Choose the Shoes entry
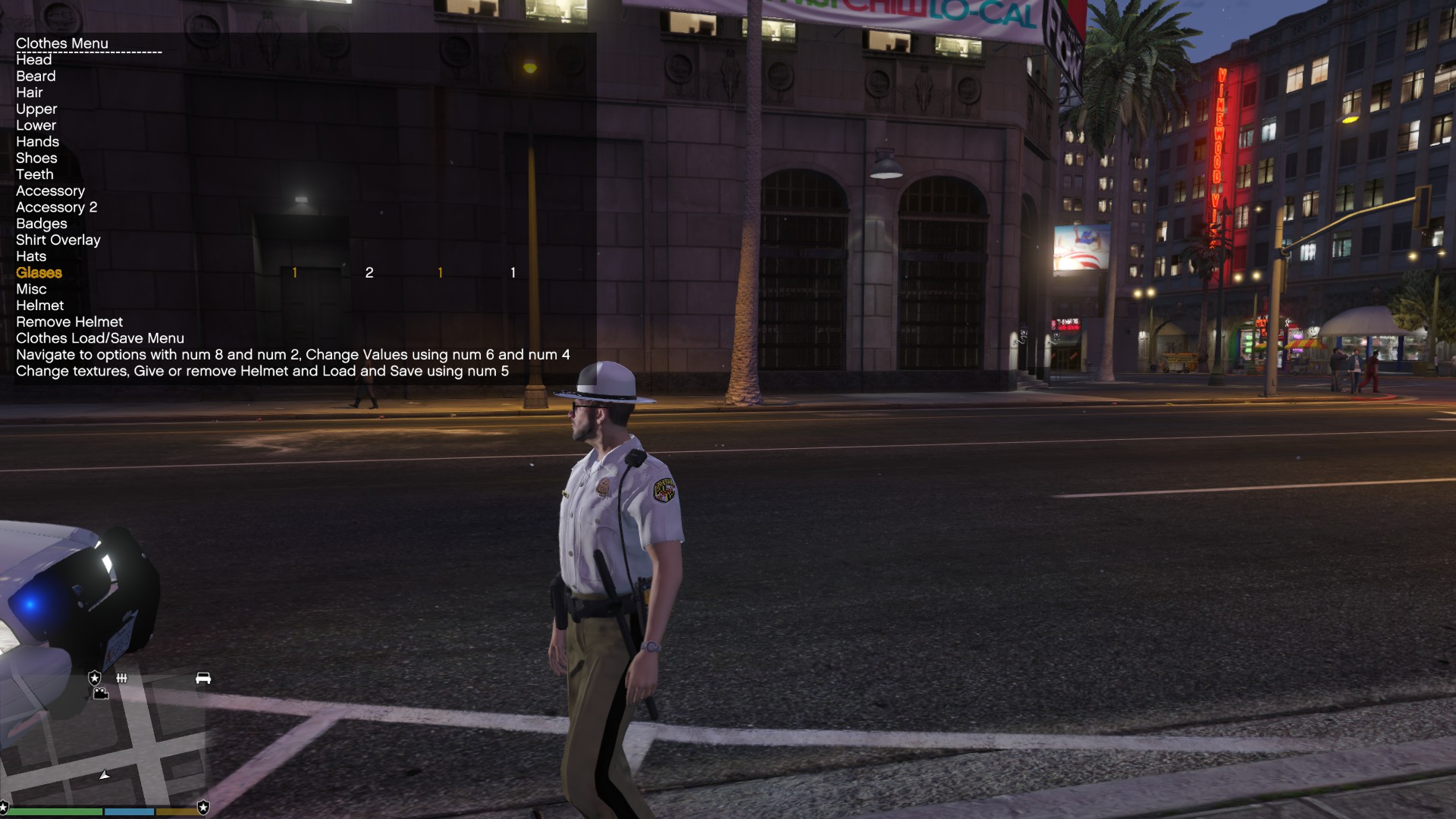 coord(36,158)
